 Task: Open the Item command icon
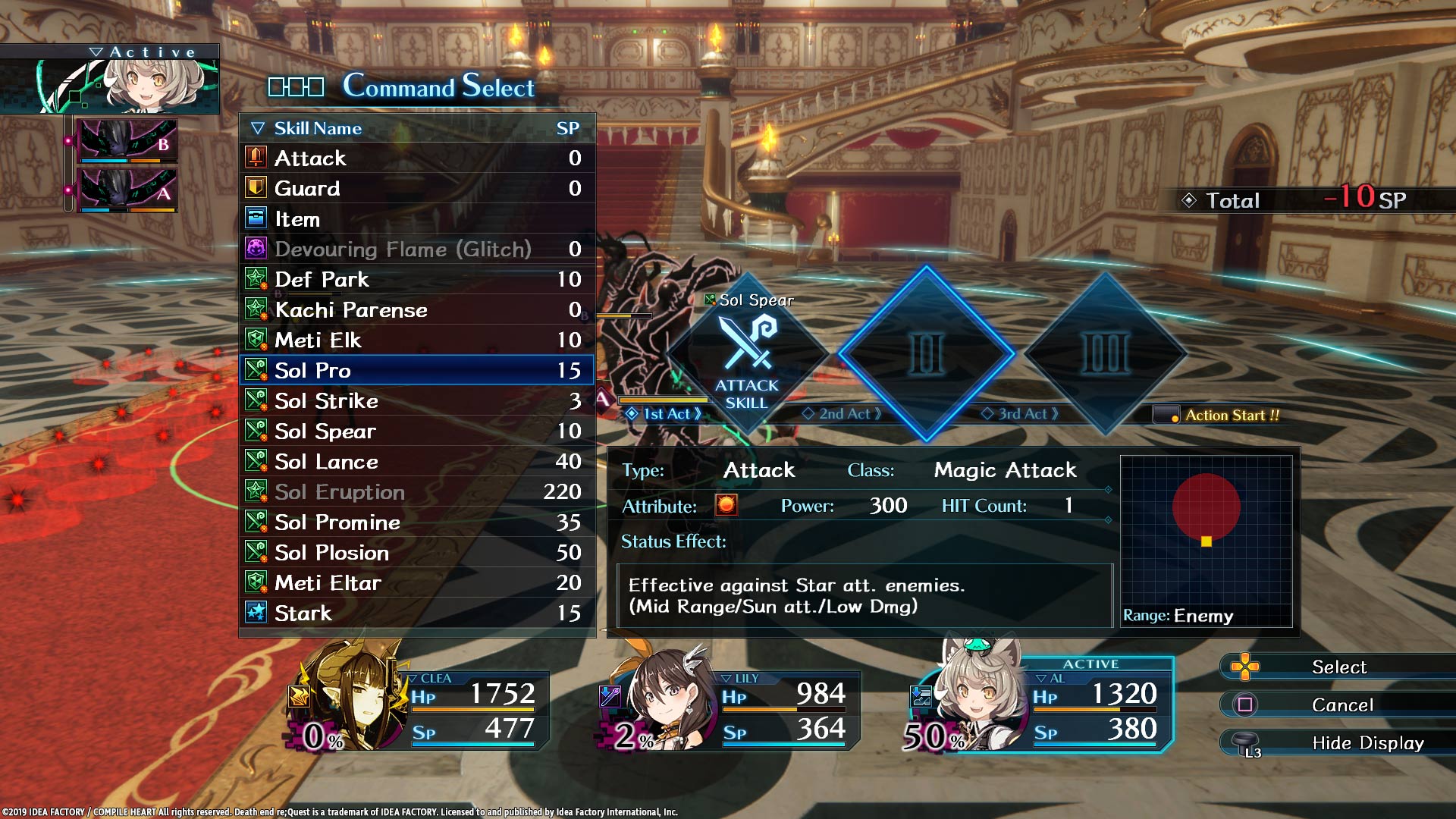point(258,219)
